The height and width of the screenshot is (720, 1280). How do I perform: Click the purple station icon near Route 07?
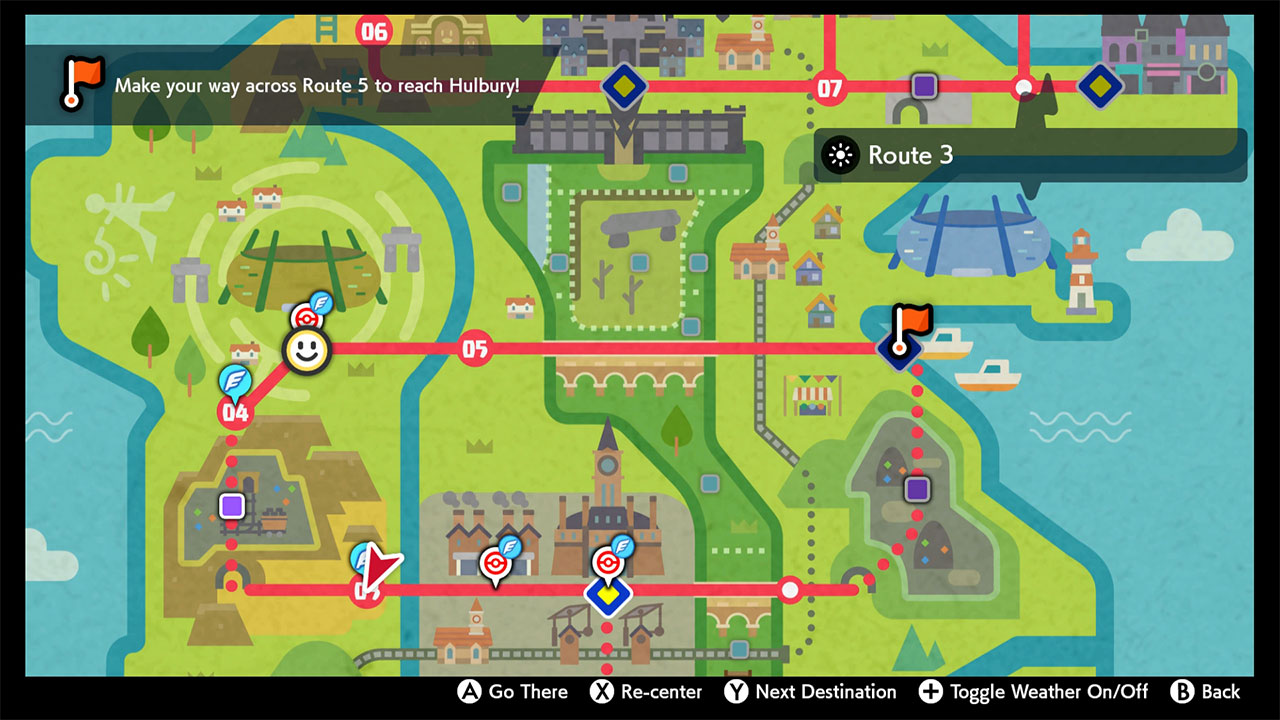[923, 86]
